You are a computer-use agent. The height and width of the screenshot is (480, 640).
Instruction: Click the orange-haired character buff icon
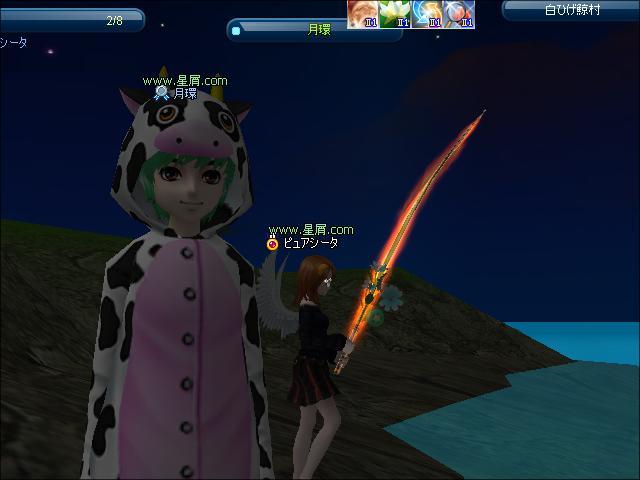(x=363, y=14)
